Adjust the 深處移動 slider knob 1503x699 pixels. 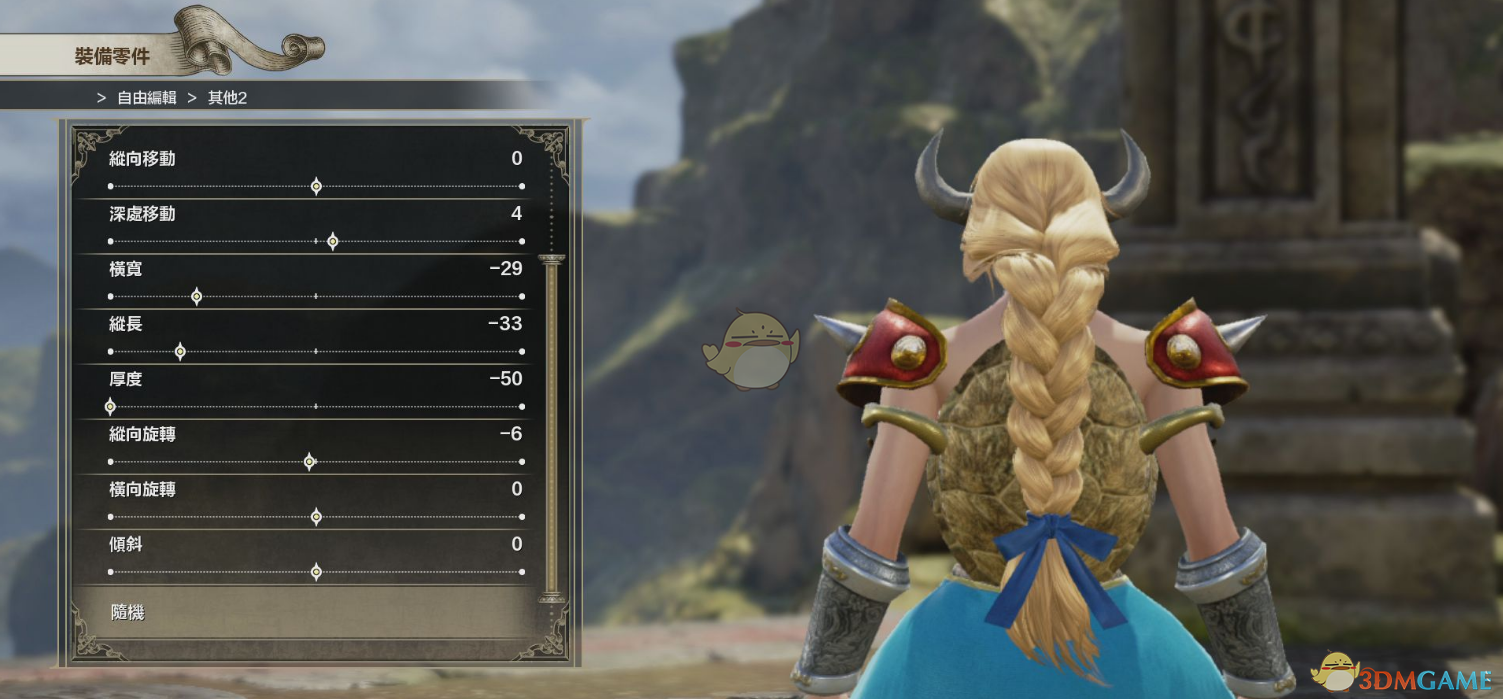coord(332,241)
